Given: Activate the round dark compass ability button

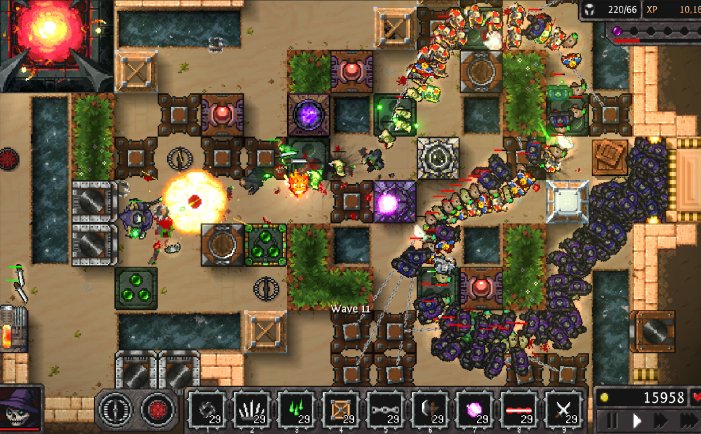Looking at the screenshot, I should click(115, 410).
